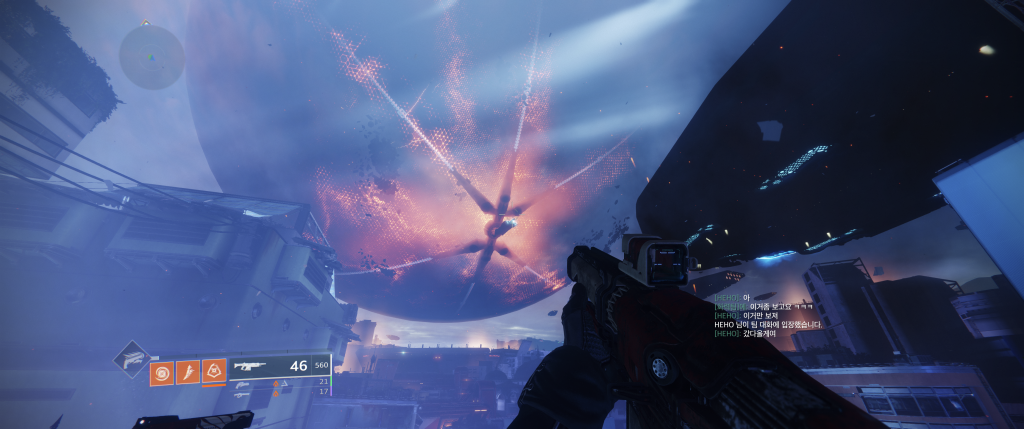
Task: Click the circular radar in the corner
Action: click(152, 56)
